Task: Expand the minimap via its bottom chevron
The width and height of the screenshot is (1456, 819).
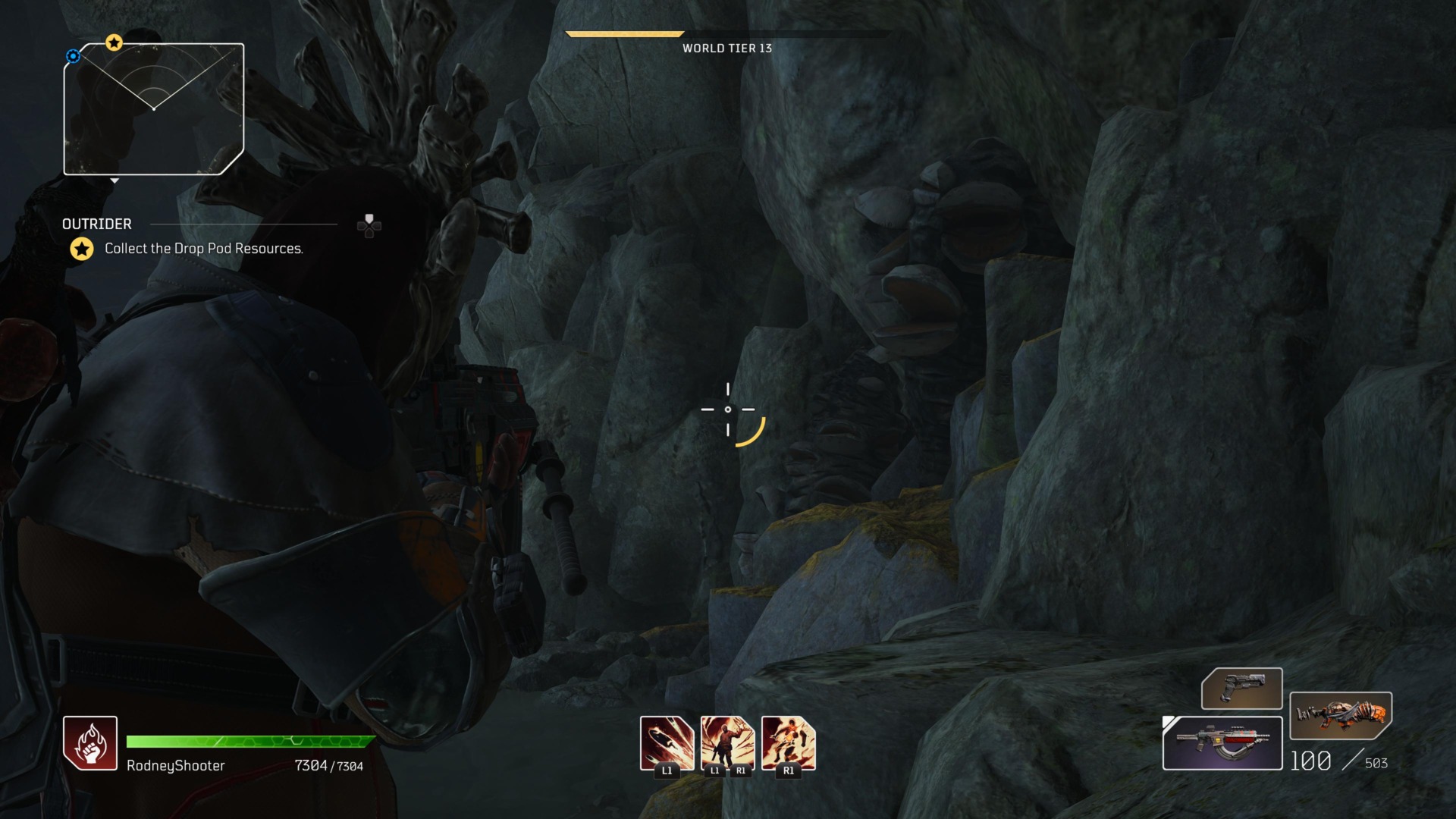Action: 115,181
